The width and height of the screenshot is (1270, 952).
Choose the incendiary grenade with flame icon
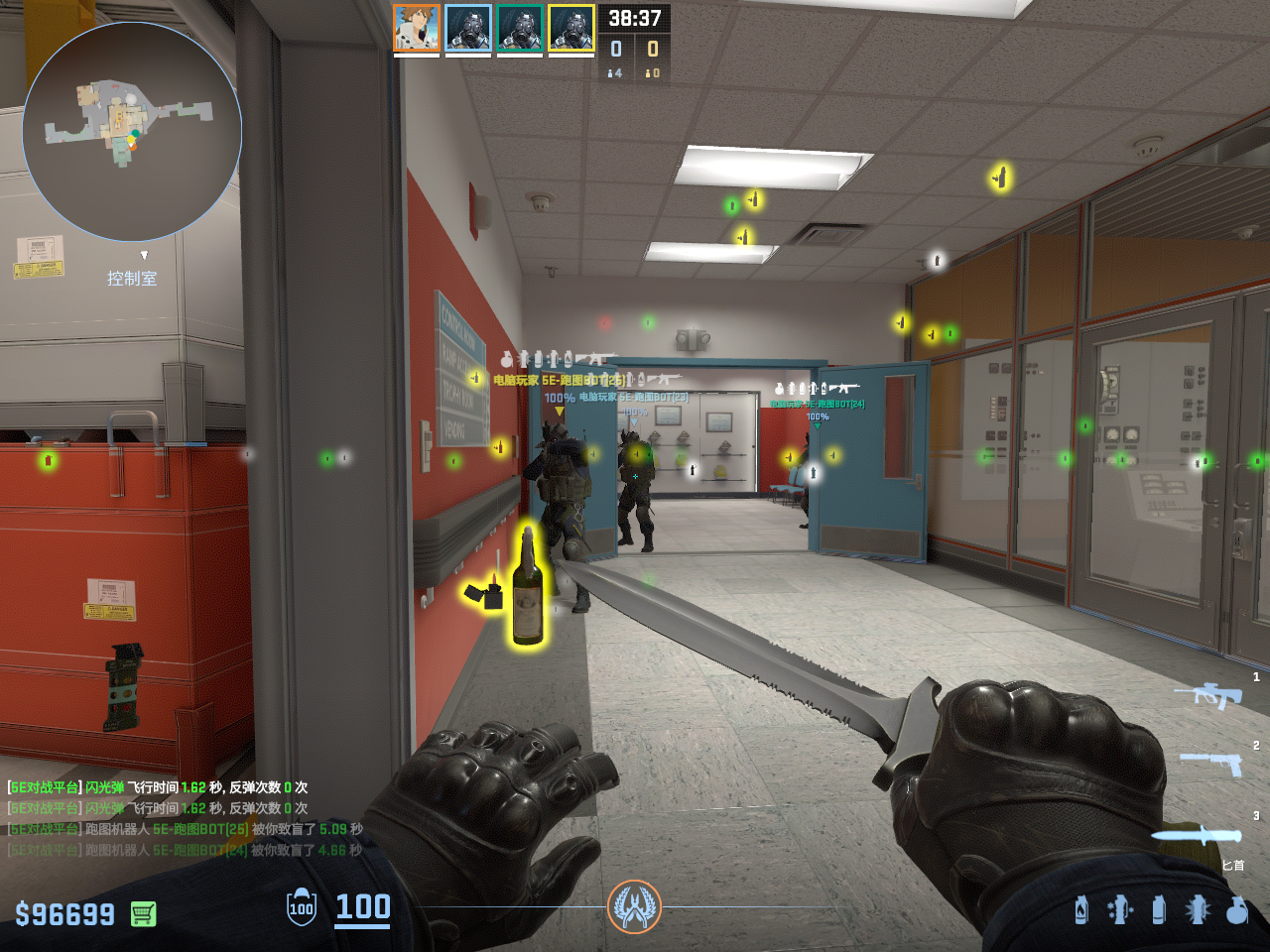1081,908
